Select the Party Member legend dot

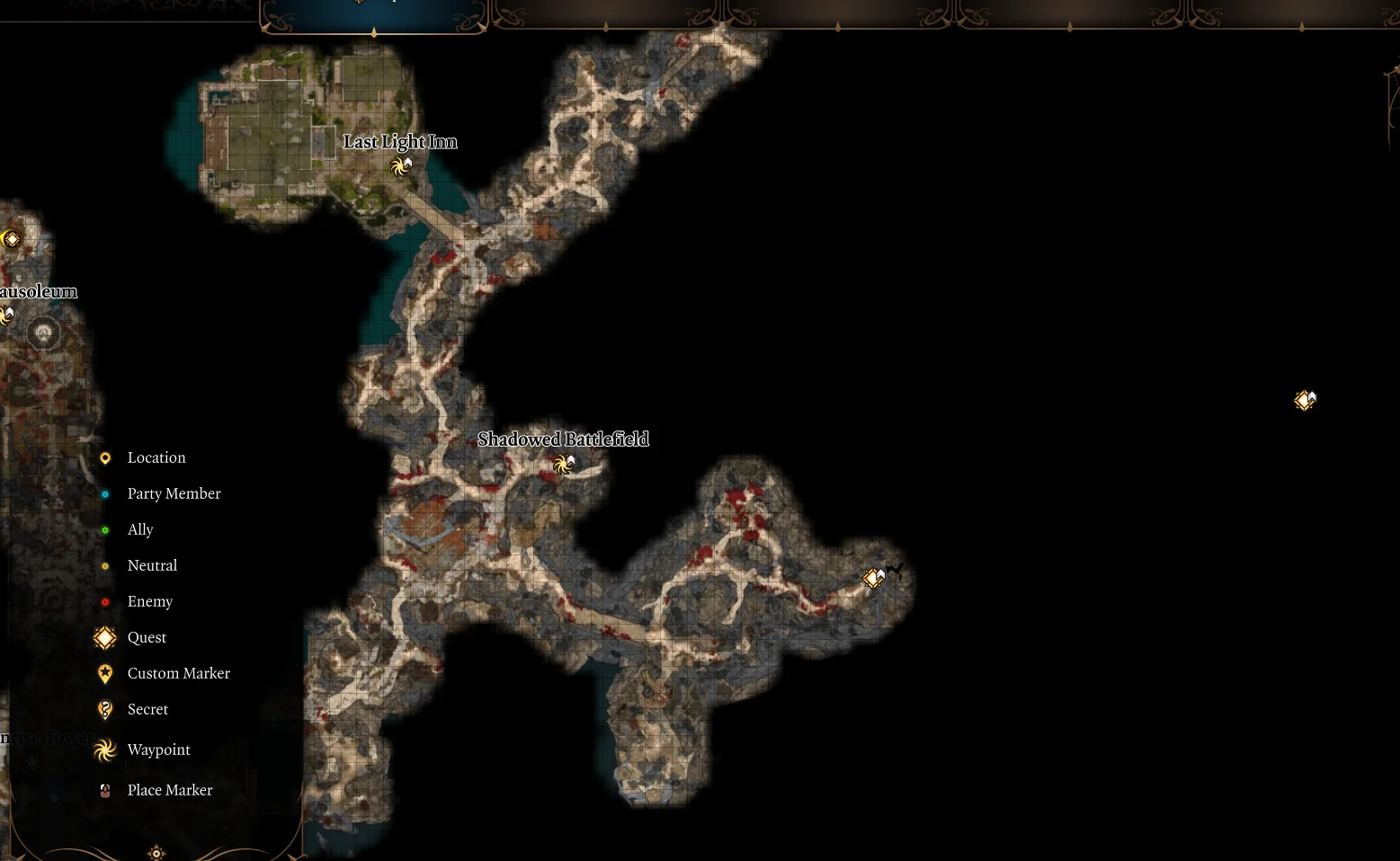point(105,493)
